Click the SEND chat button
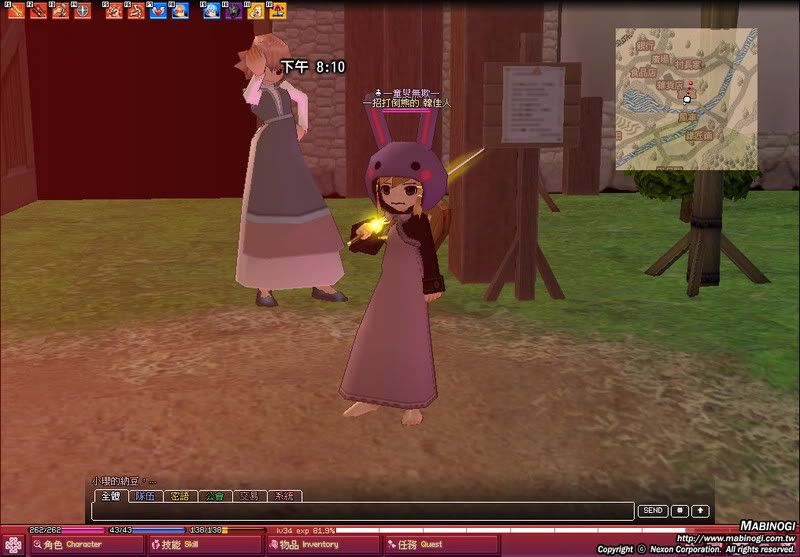 coord(653,511)
